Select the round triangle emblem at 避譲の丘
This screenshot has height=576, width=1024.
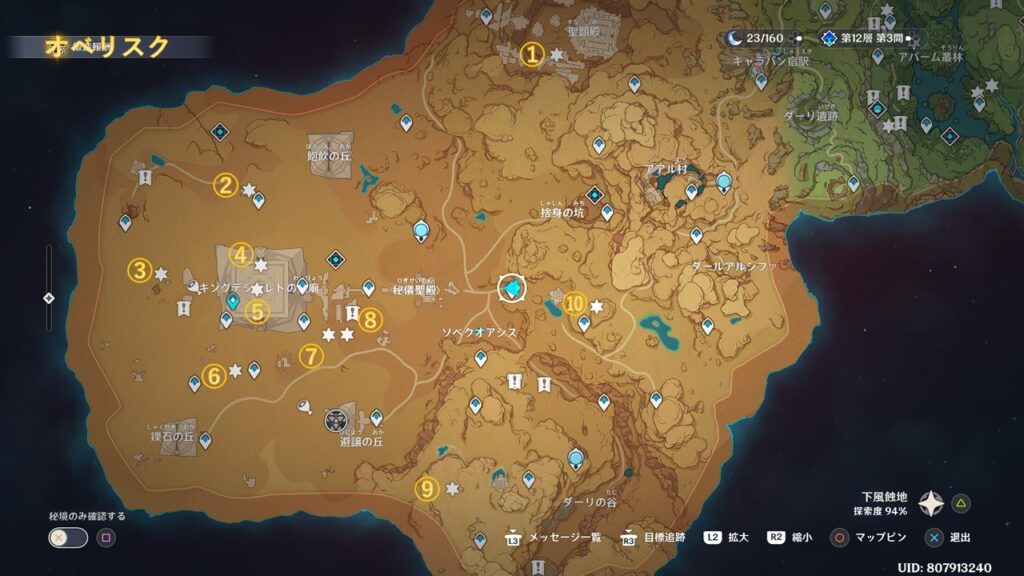click(x=336, y=418)
